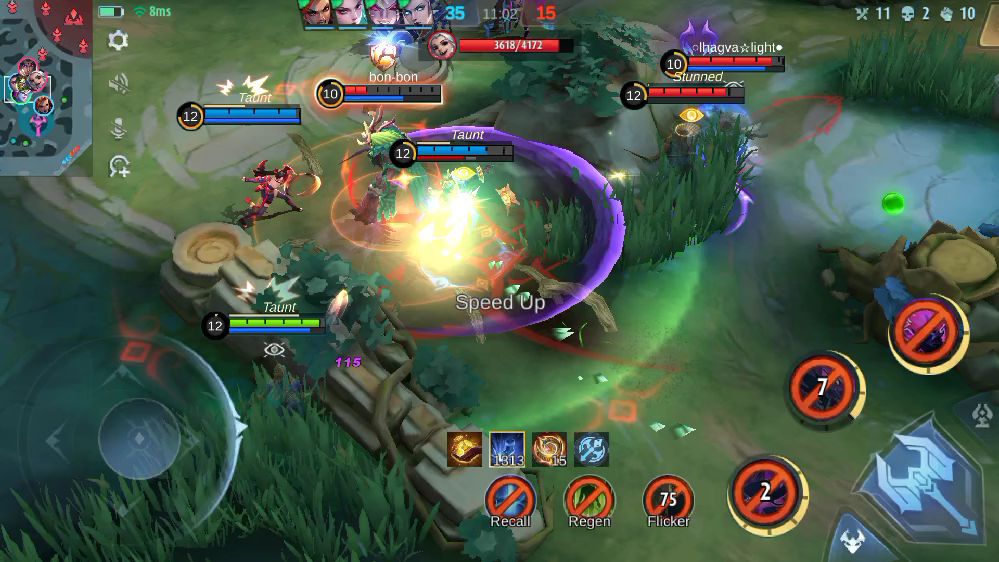Tap the white-haired enemy hero portrait
999x562 pixels.
point(441,45)
